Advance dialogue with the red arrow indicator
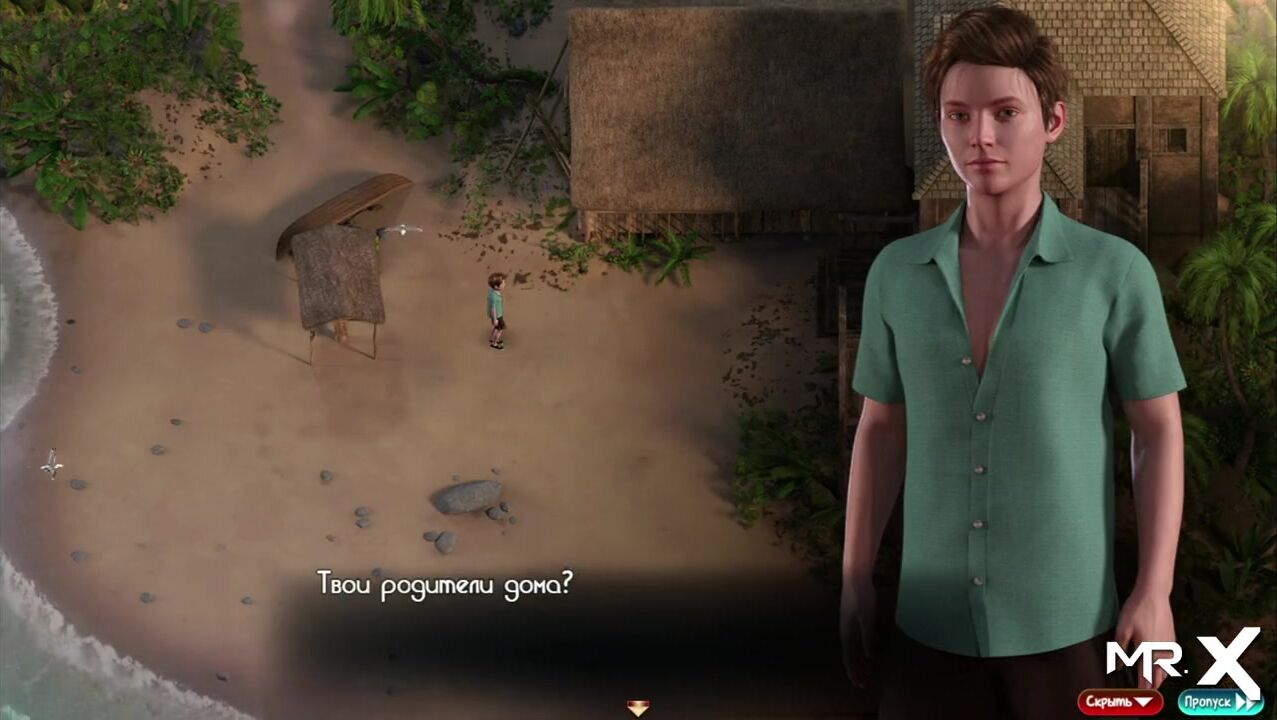The image size is (1277, 720). click(x=638, y=708)
